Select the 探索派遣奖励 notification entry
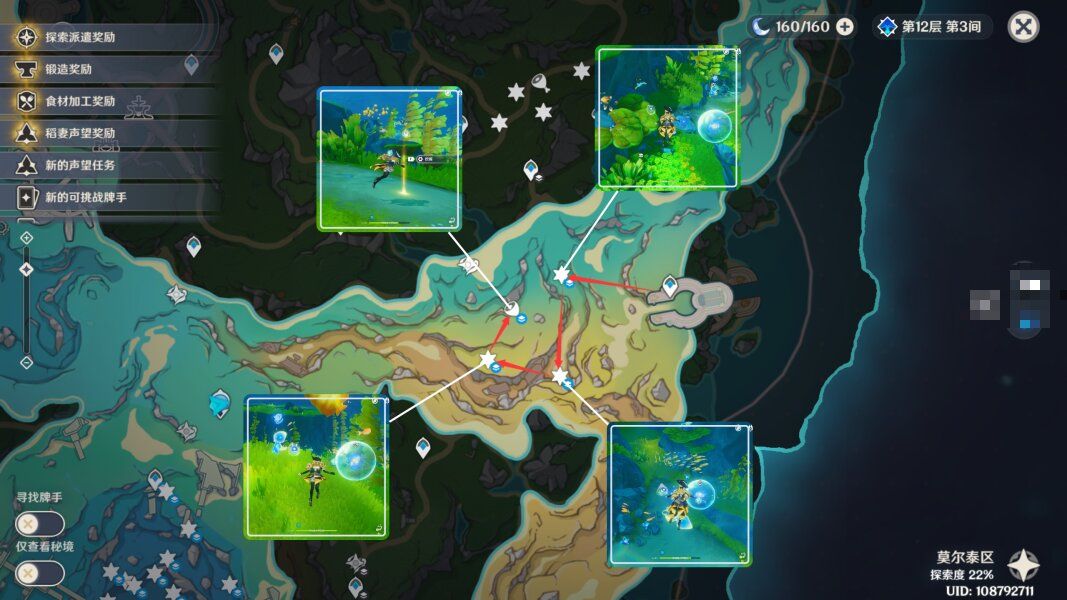The image size is (1067, 600). pyautogui.click(x=80, y=38)
